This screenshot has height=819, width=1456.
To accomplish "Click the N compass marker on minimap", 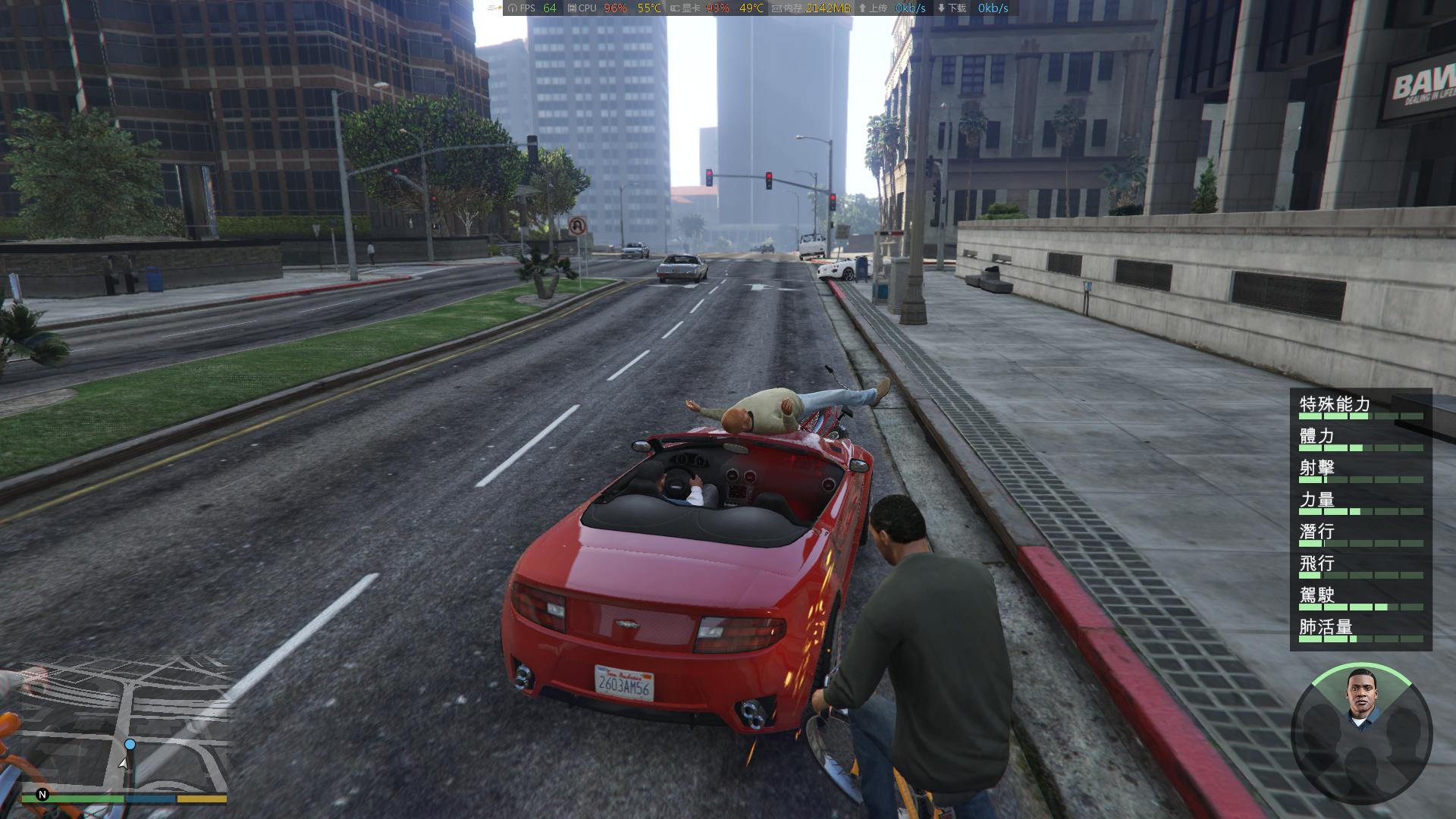I will pyautogui.click(x=43, y=795).
